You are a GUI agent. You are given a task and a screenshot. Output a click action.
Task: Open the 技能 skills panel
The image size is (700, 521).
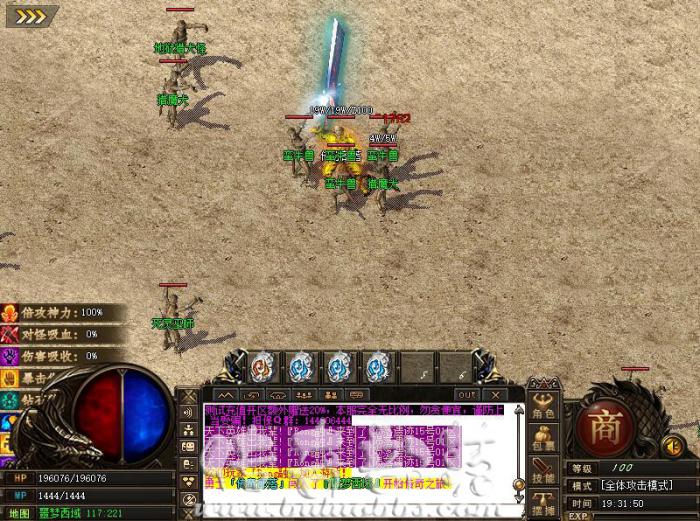[x=543, y=470]
